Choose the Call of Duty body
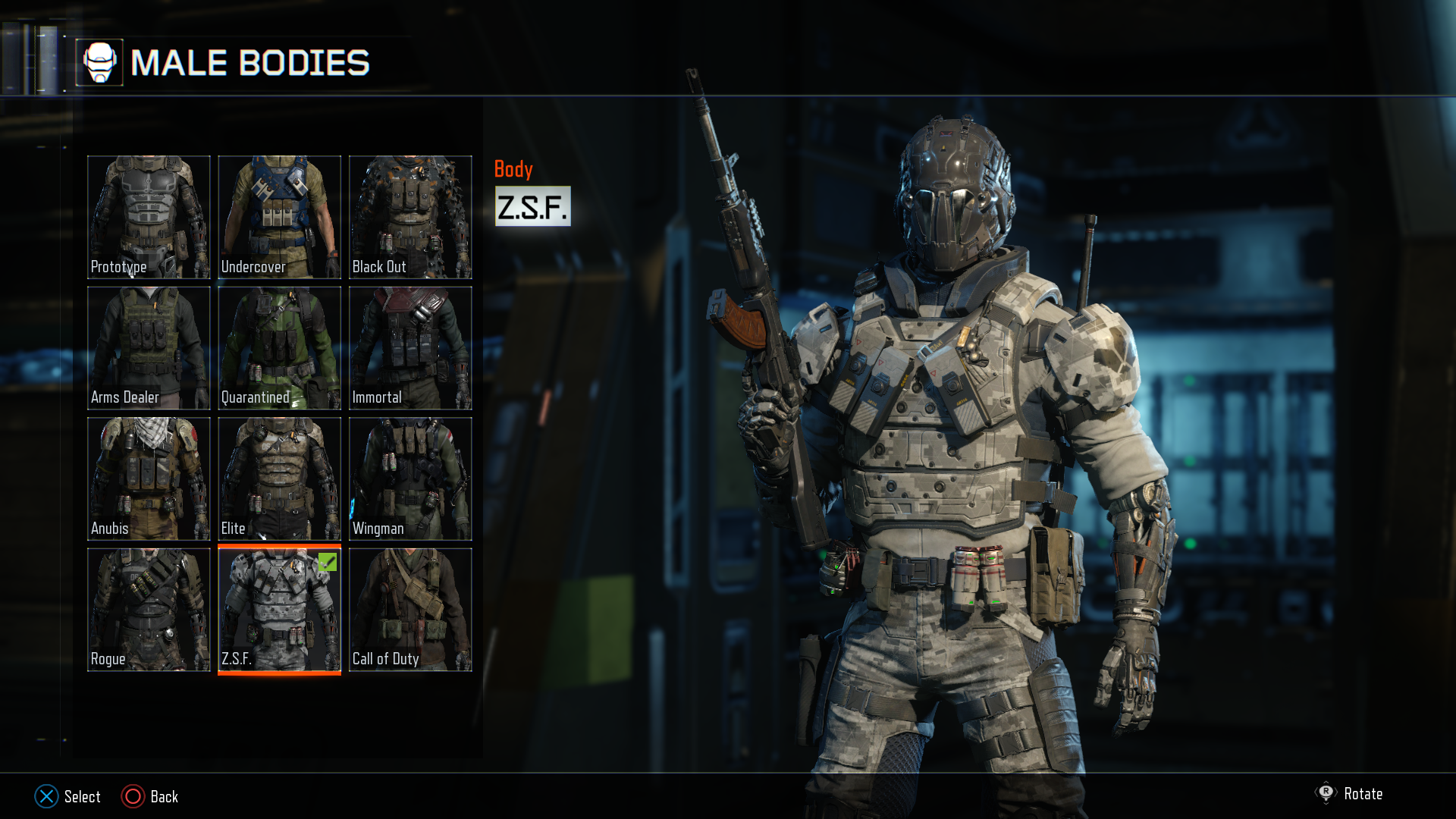1456x819 pixels. point(410,610)
